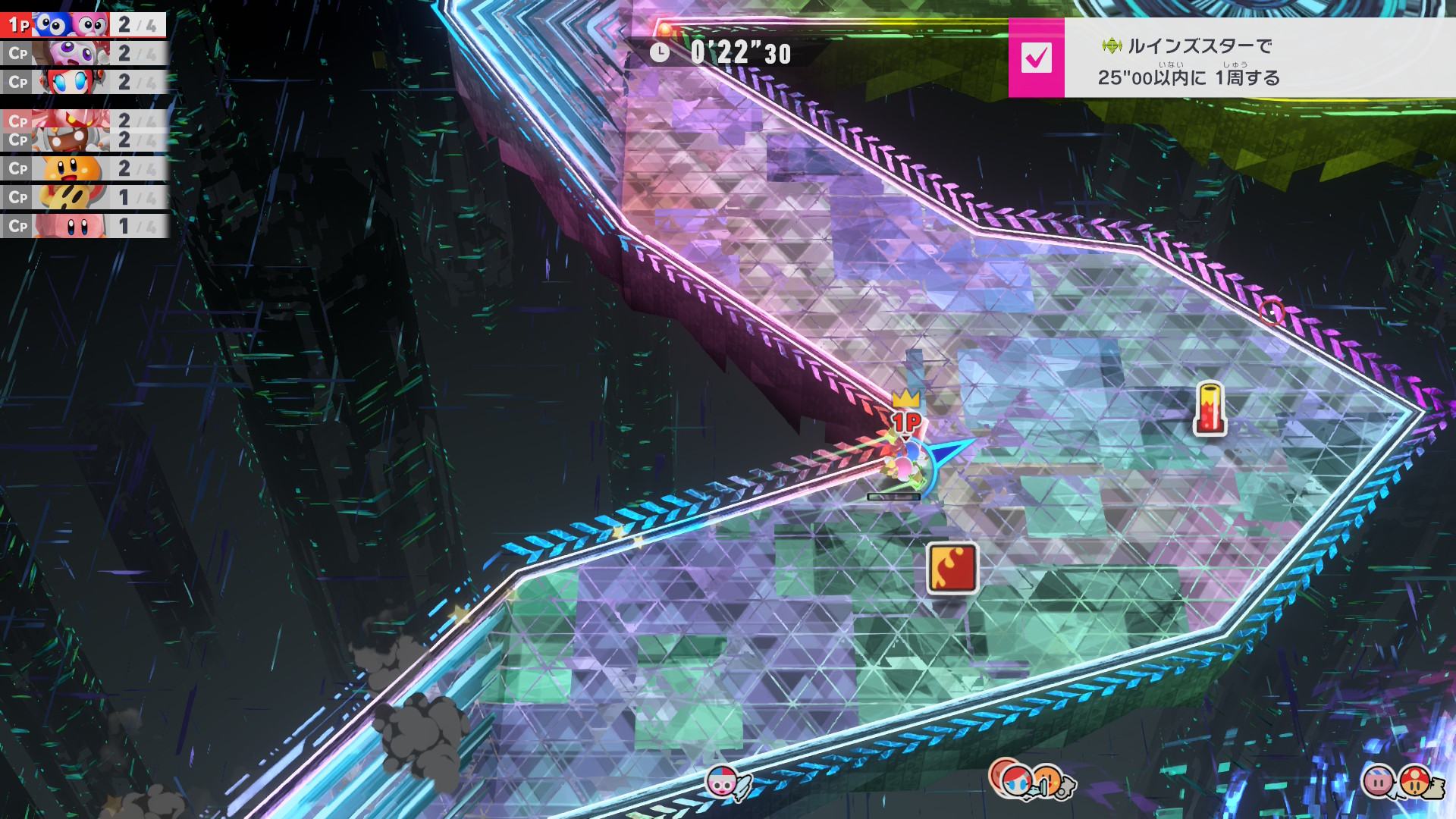This screenshot has width=1456, height=819.
Task: Pick the yellow Starman CP ranking row
Action: click(83, 197)
